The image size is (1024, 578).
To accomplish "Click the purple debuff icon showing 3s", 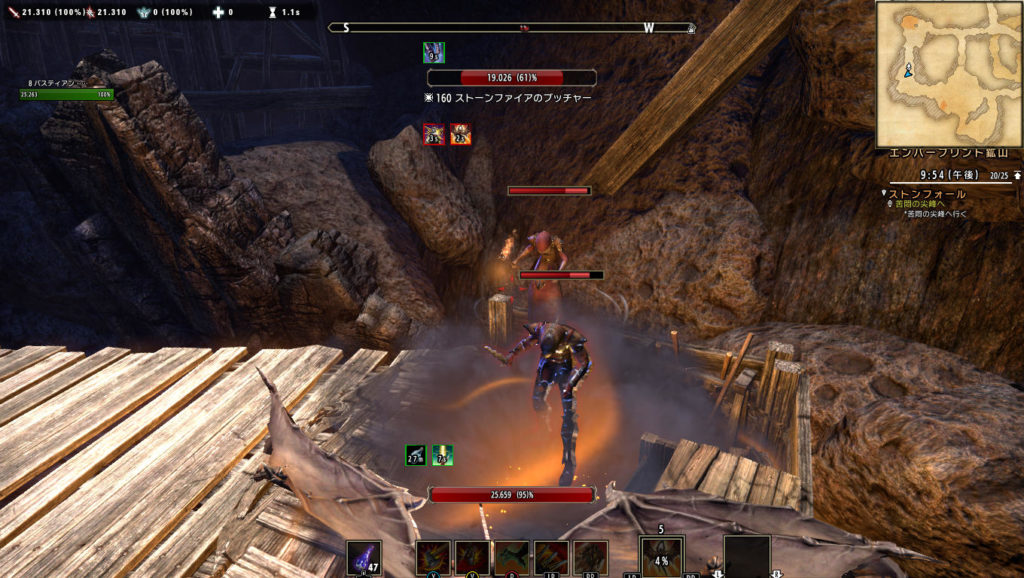I will pyautogui.click(x=434, y=134).
